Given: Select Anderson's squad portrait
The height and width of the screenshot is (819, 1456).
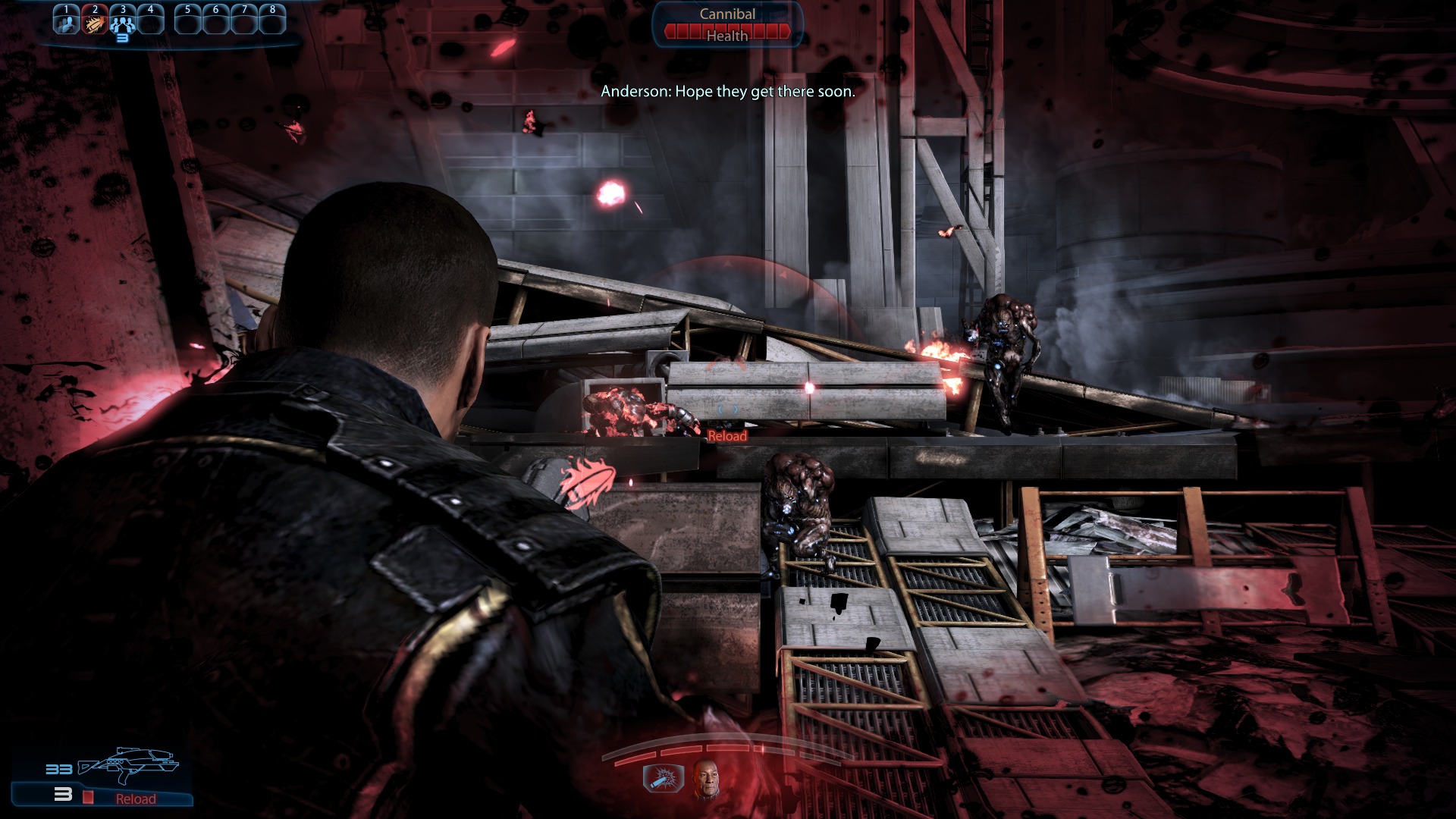Looking at the screenshot, I should (707, 780).
